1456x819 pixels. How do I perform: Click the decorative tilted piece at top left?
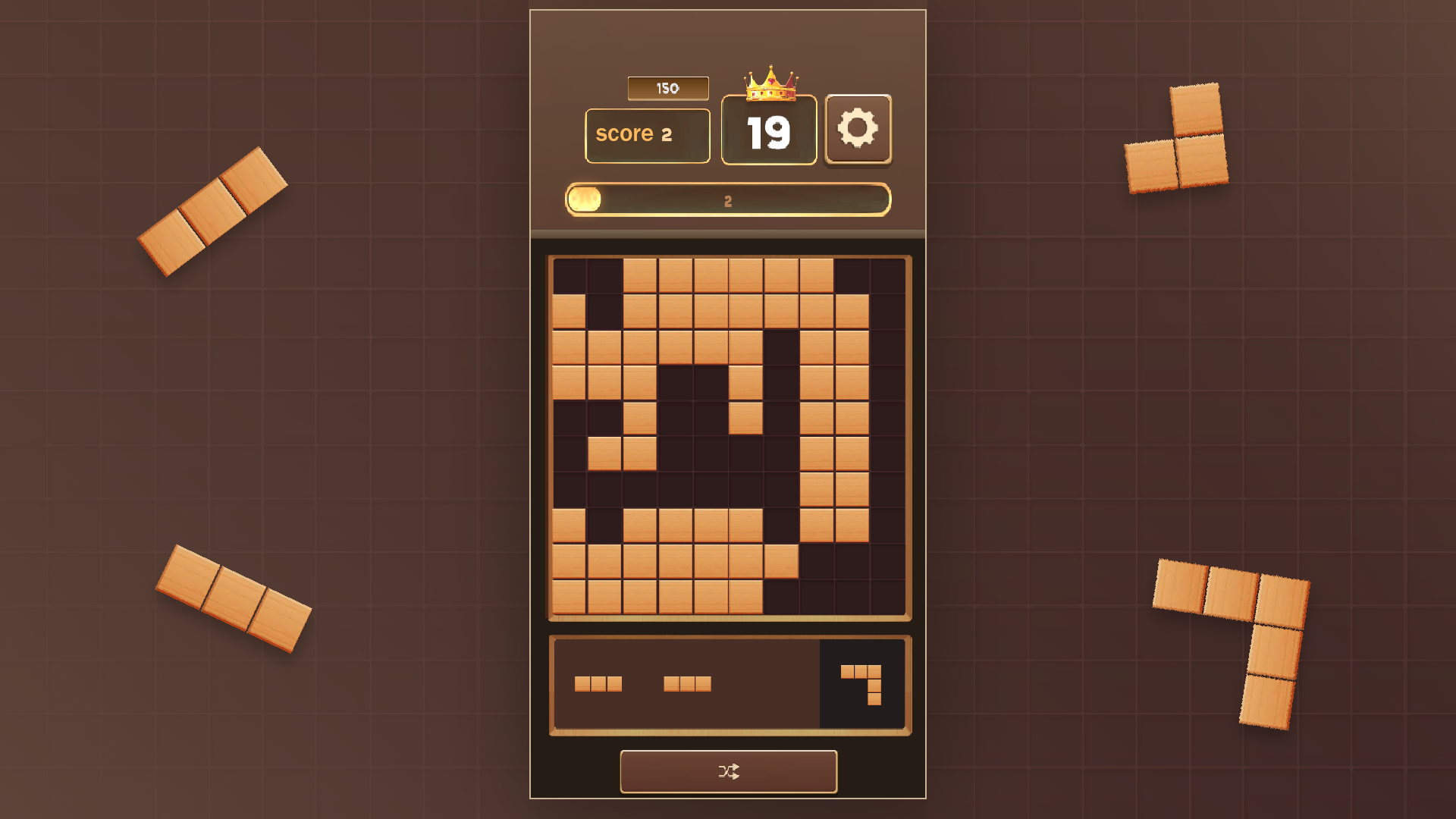pos(212,212)
